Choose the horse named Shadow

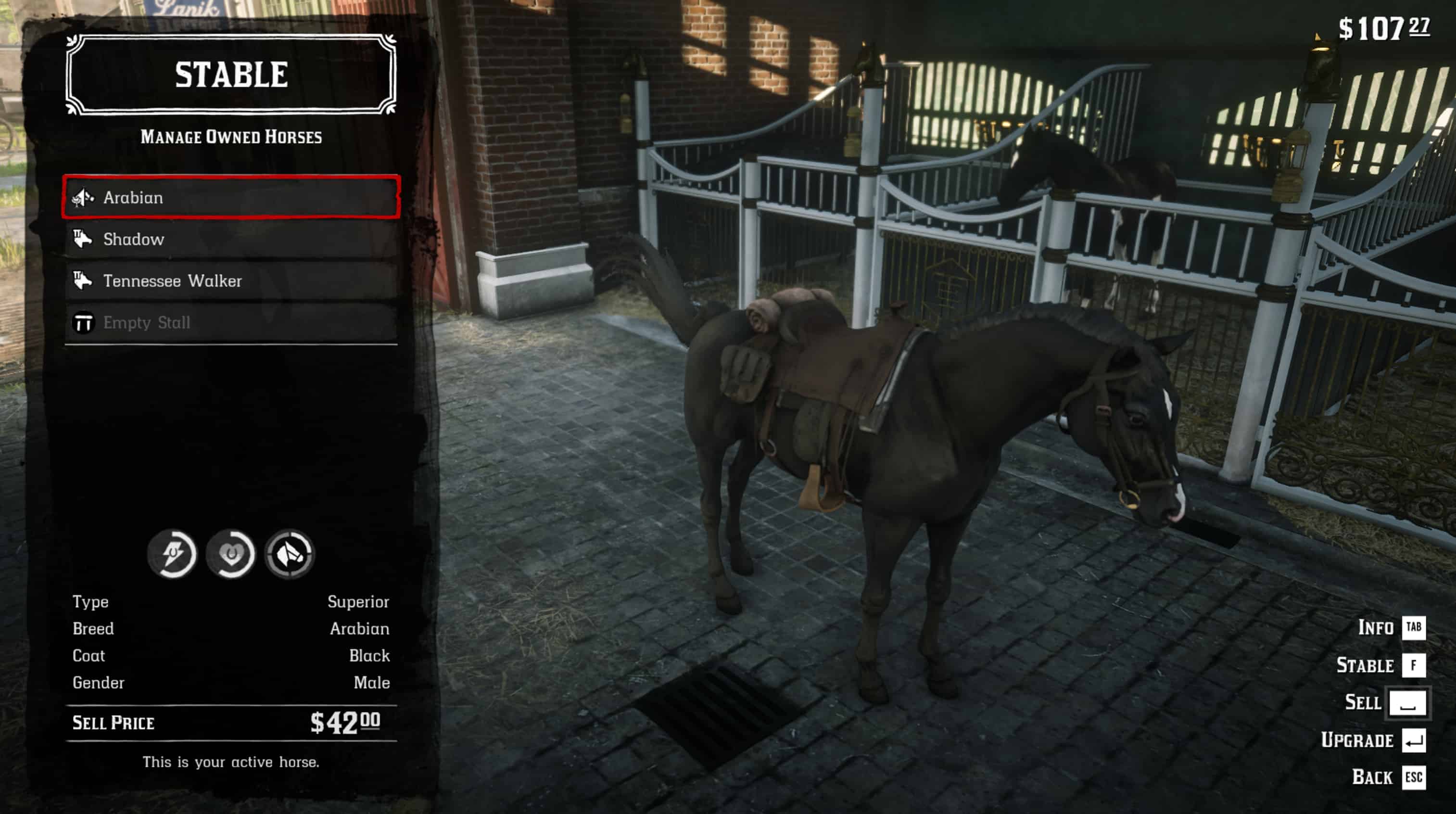point(230,239)
